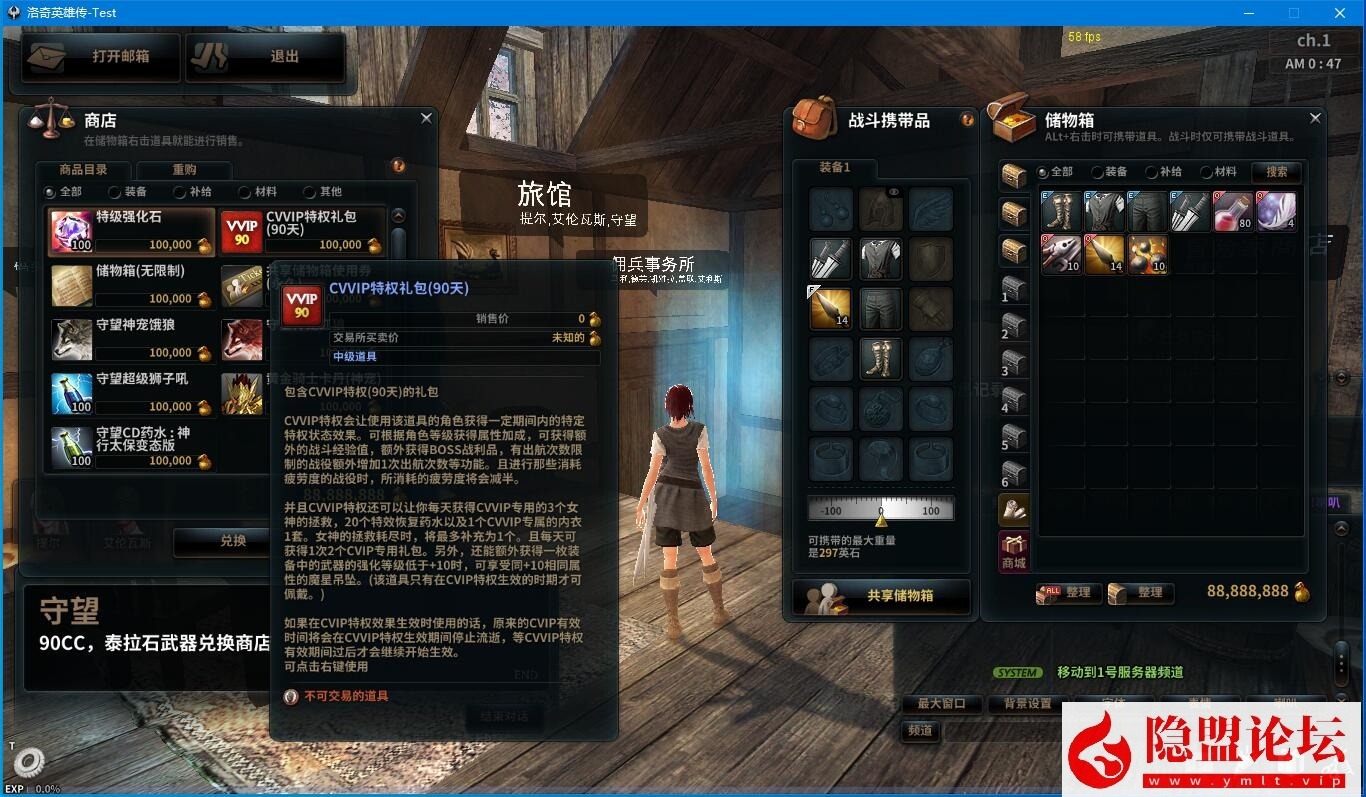Click the golden scale icon on the 商店 panel
1366x797 pixels.
click(48, 120)
